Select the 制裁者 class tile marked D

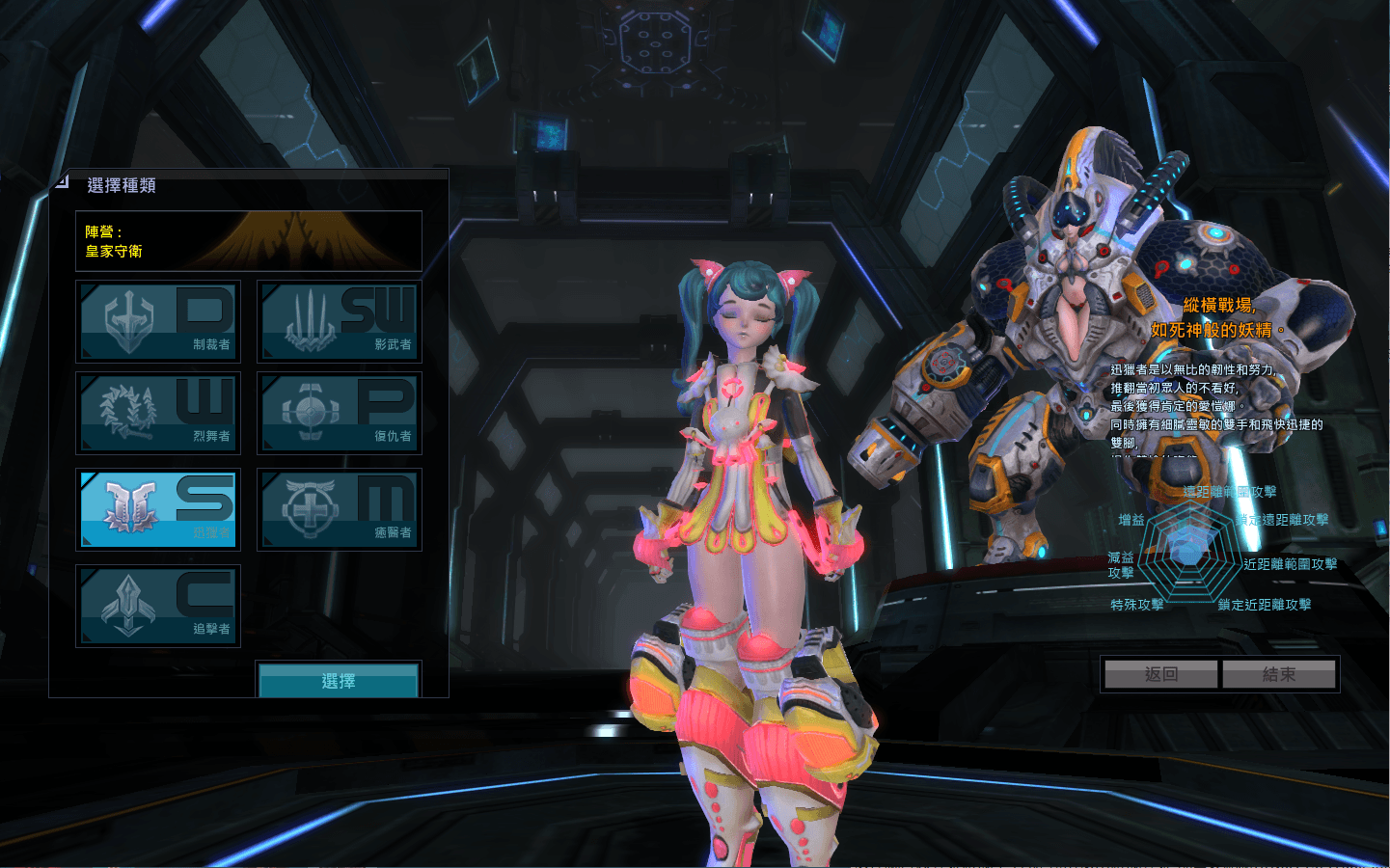point(158,321)
